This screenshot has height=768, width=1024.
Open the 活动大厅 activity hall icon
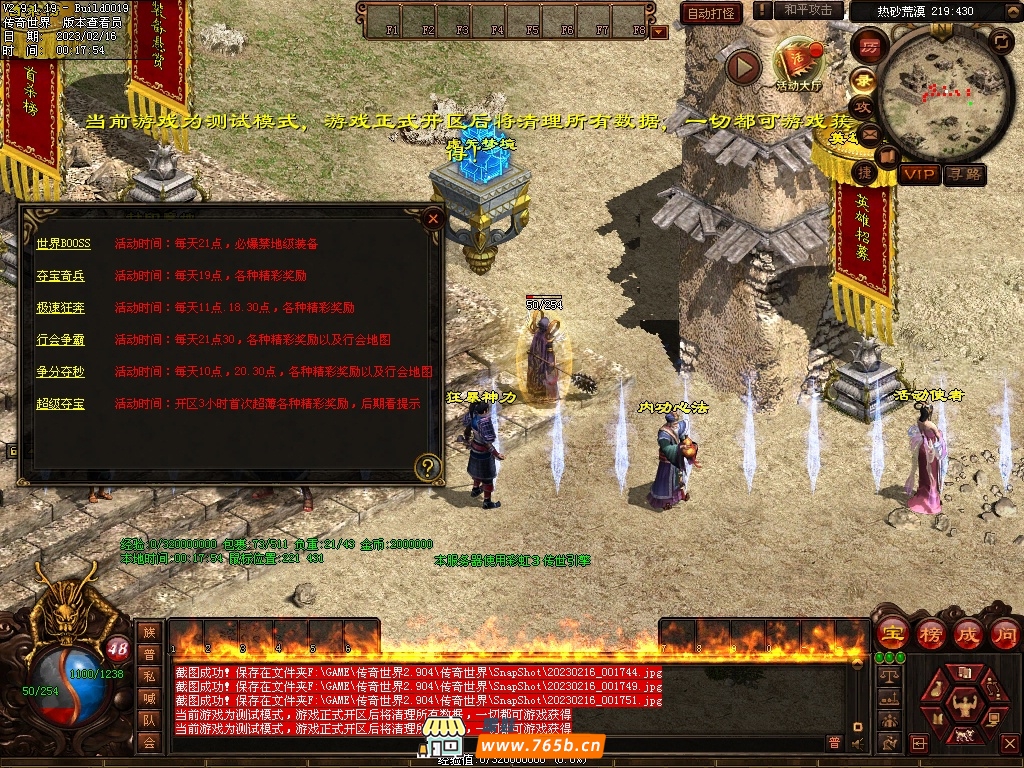point(797,62)
